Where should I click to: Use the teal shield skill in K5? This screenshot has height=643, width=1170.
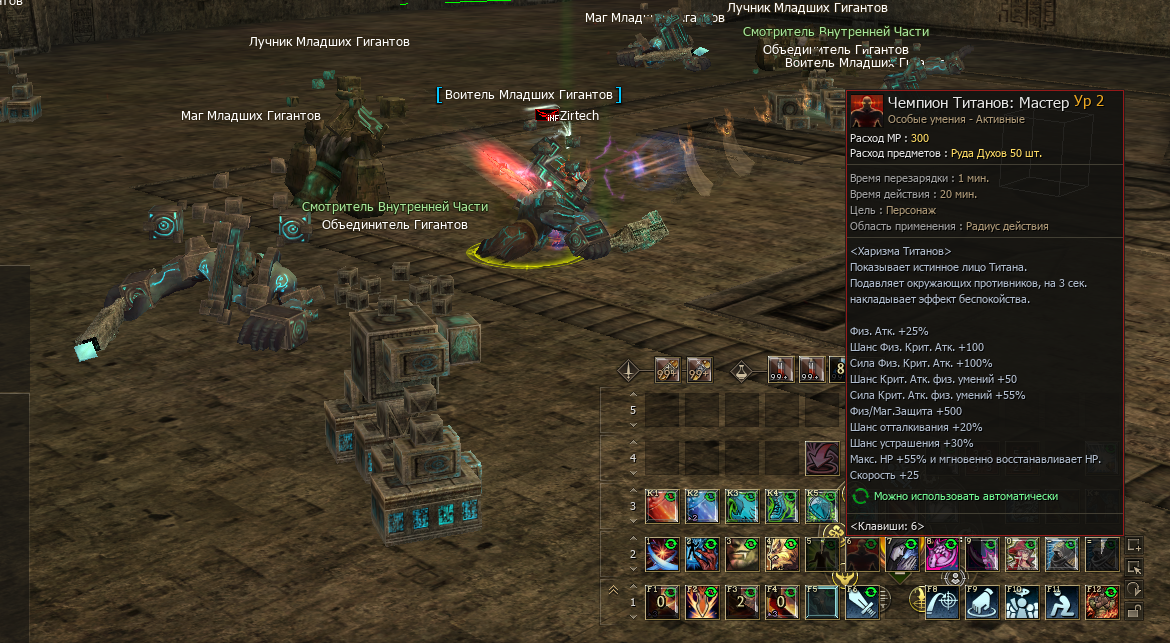coord(820,506)
